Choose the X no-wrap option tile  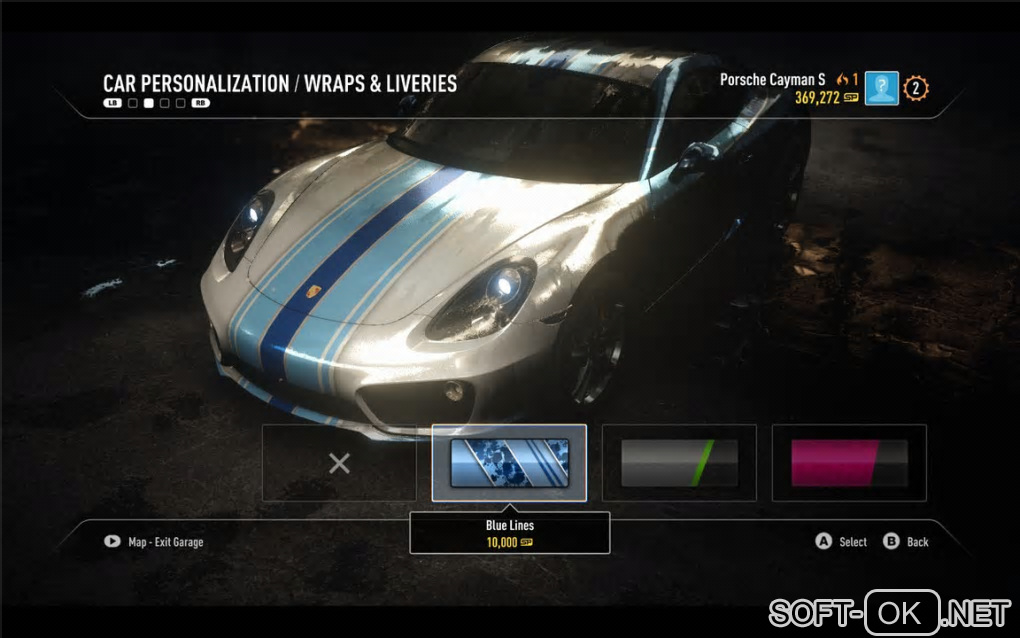click(x=340, y=463)
